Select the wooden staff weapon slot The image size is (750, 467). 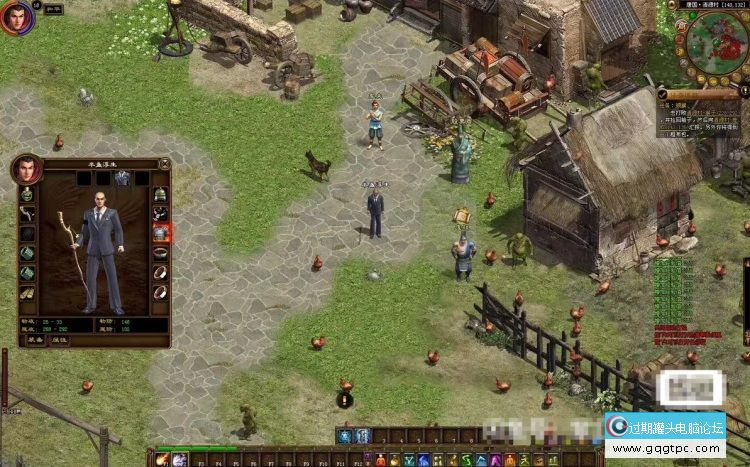(27, 213)
